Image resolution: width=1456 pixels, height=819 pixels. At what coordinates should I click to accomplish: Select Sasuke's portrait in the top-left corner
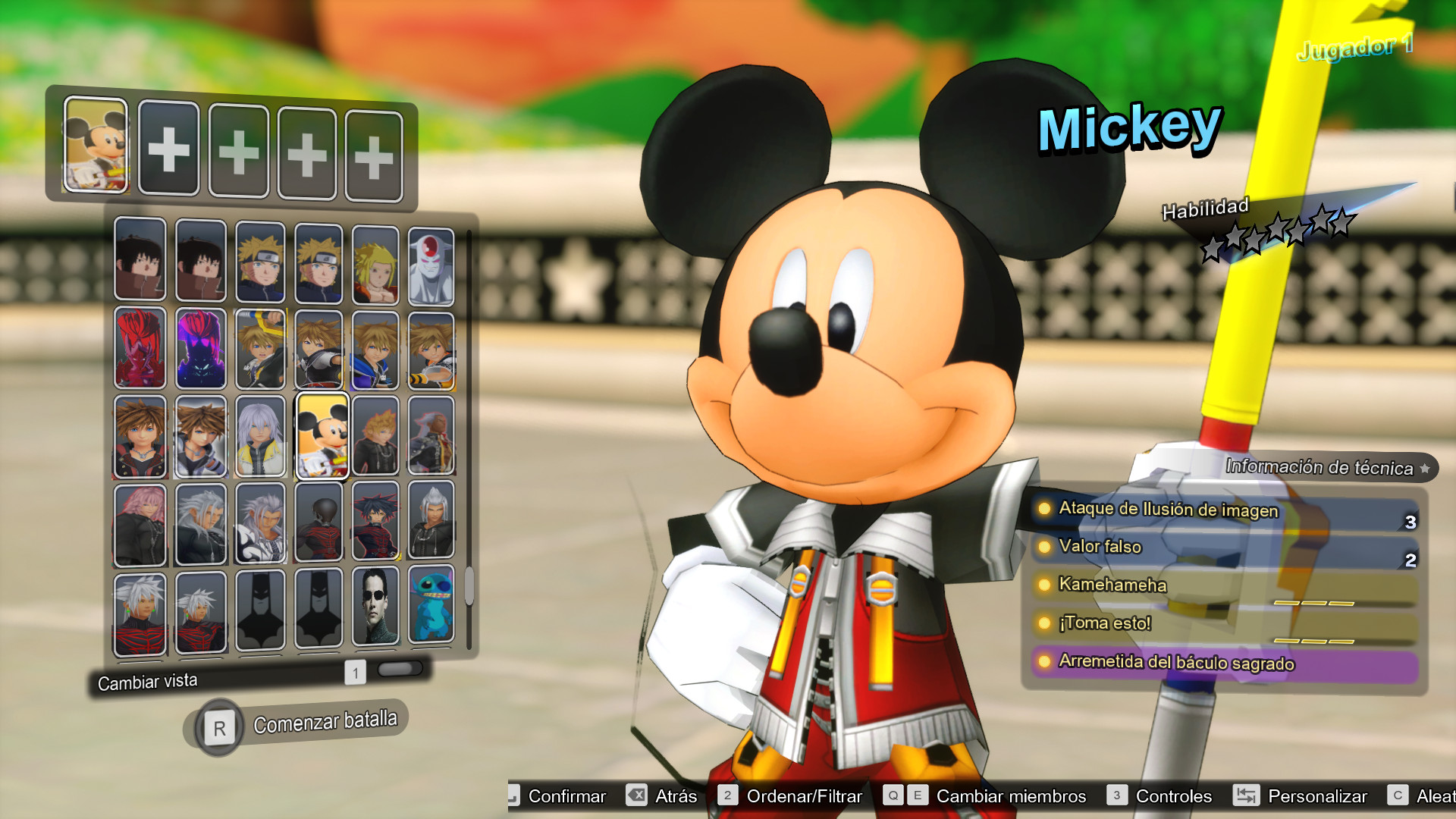(140, 262)
